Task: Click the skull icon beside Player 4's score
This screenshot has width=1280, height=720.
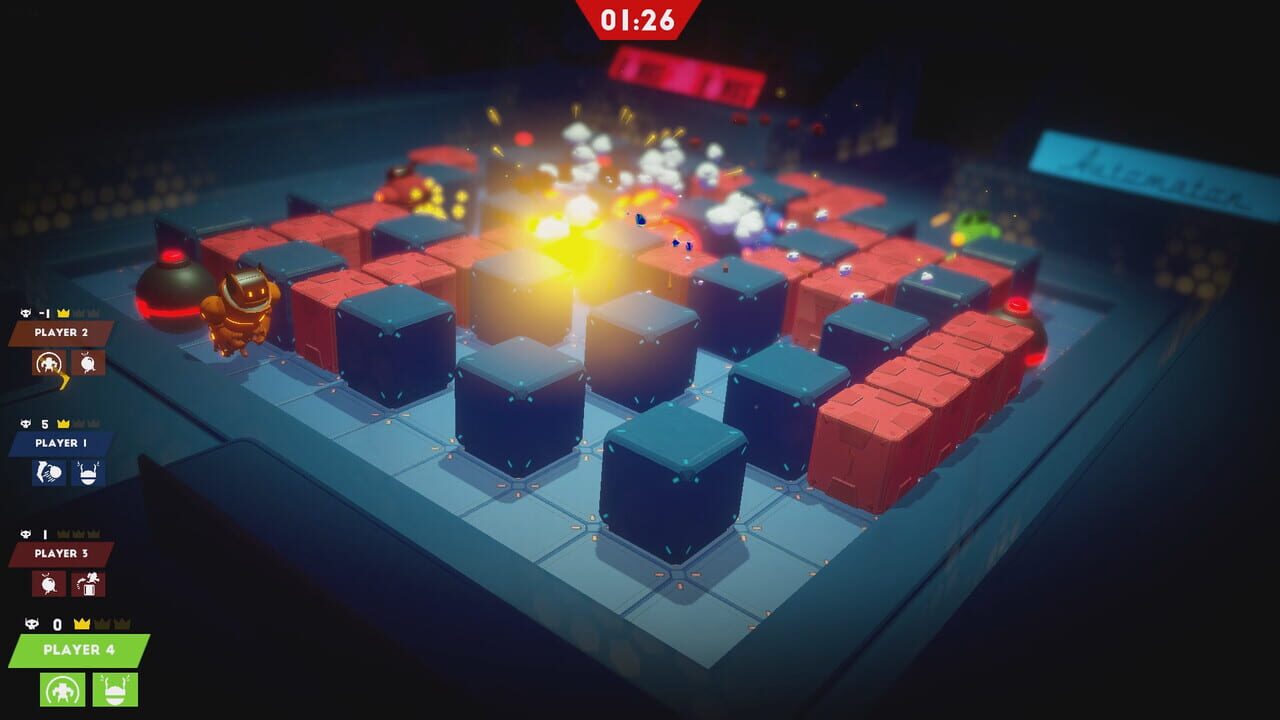Action: pos(30,623)
